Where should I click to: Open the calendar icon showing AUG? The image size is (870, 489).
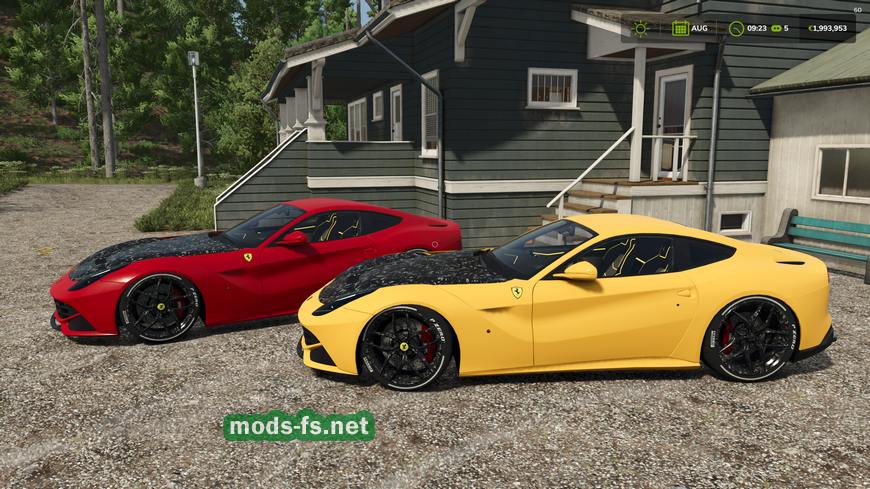click(x=680, y=28)
